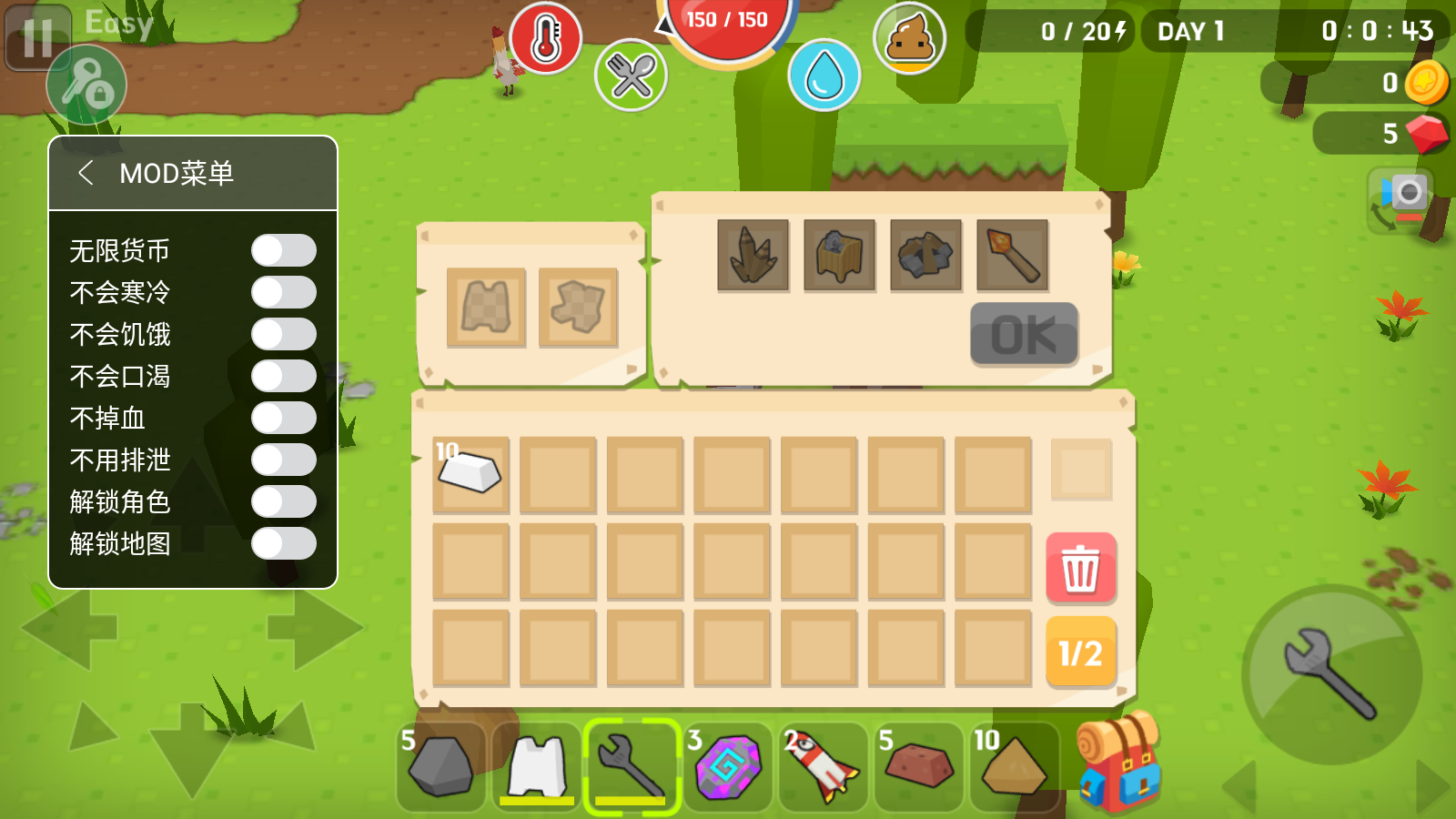1456x819 pixels.
Task: Select the rocket item in the hotbar
Action: click(823, 767)
